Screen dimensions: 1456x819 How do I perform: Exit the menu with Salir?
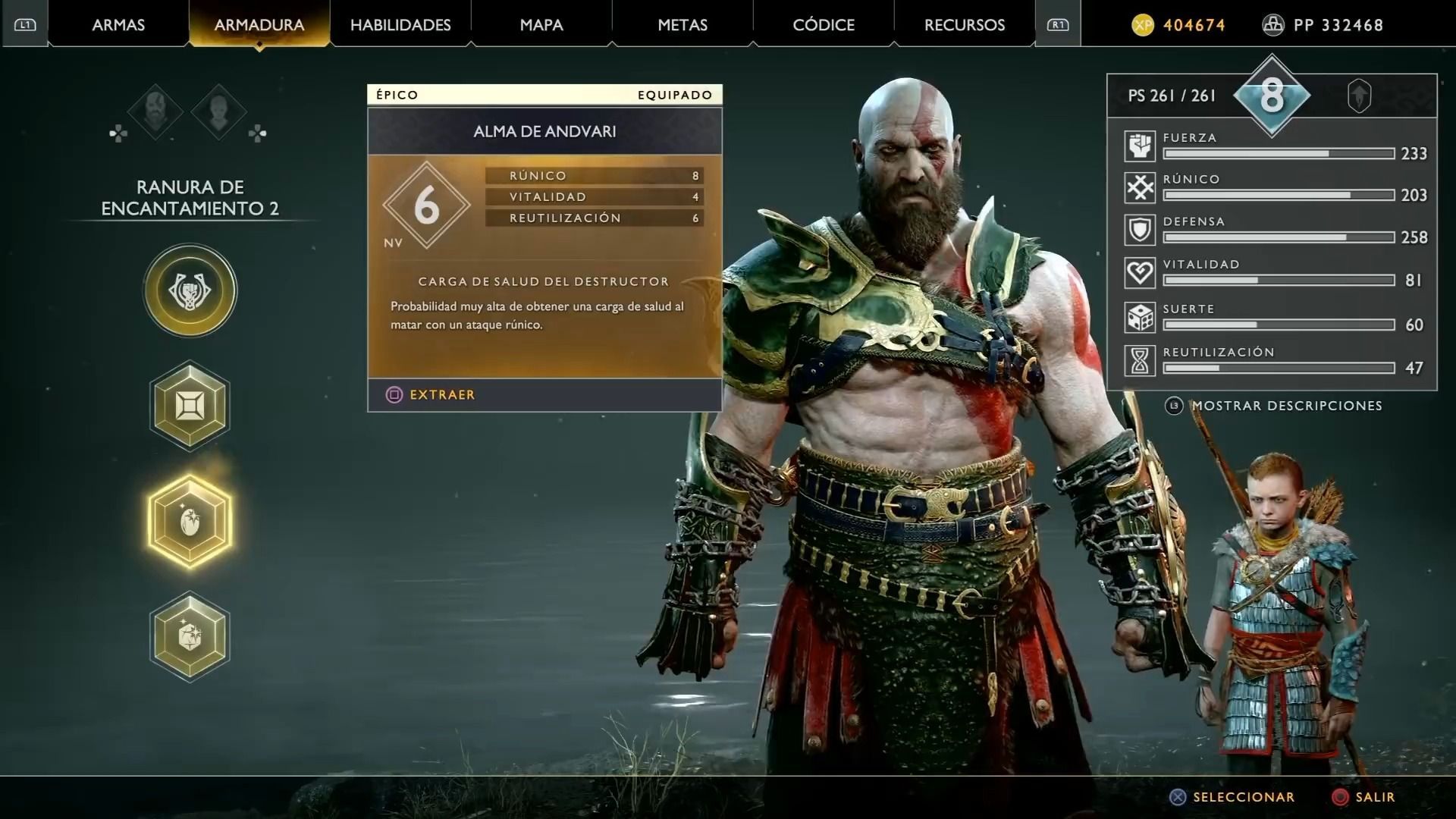tap(1363, 797)
